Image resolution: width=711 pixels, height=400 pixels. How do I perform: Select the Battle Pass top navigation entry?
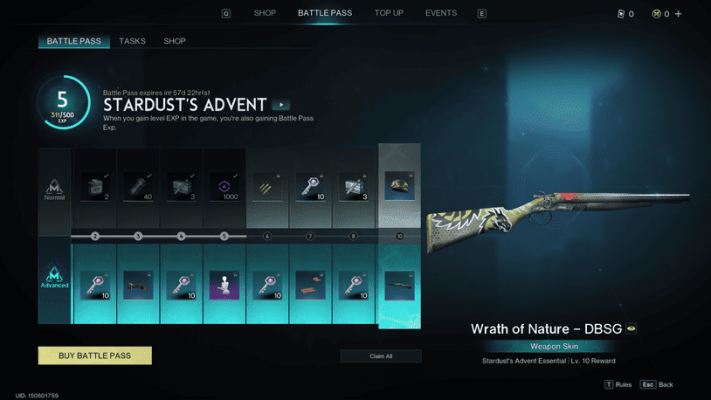[325, 13]
